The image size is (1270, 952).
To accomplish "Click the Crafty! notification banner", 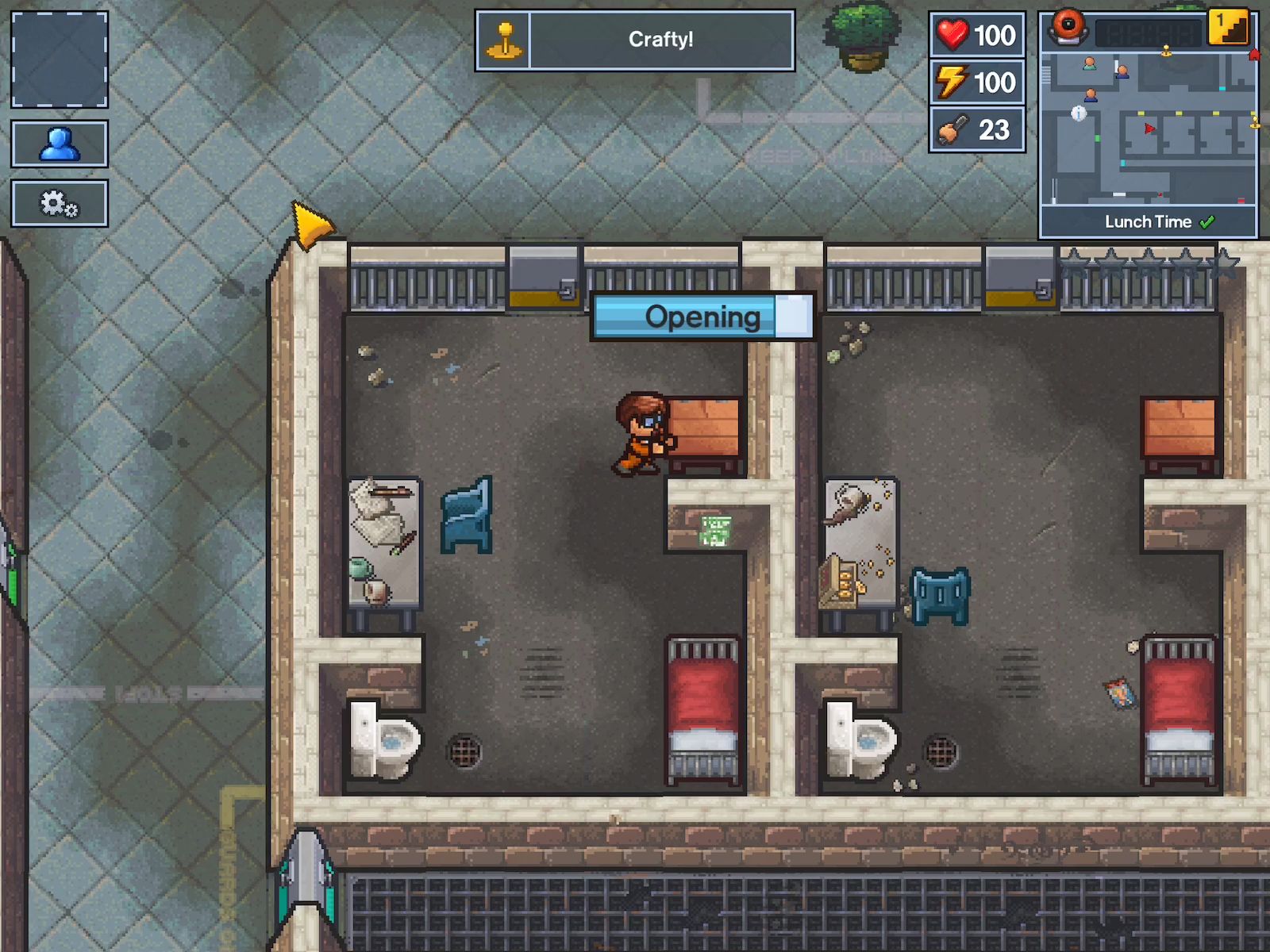I will (x=663, y=38).
